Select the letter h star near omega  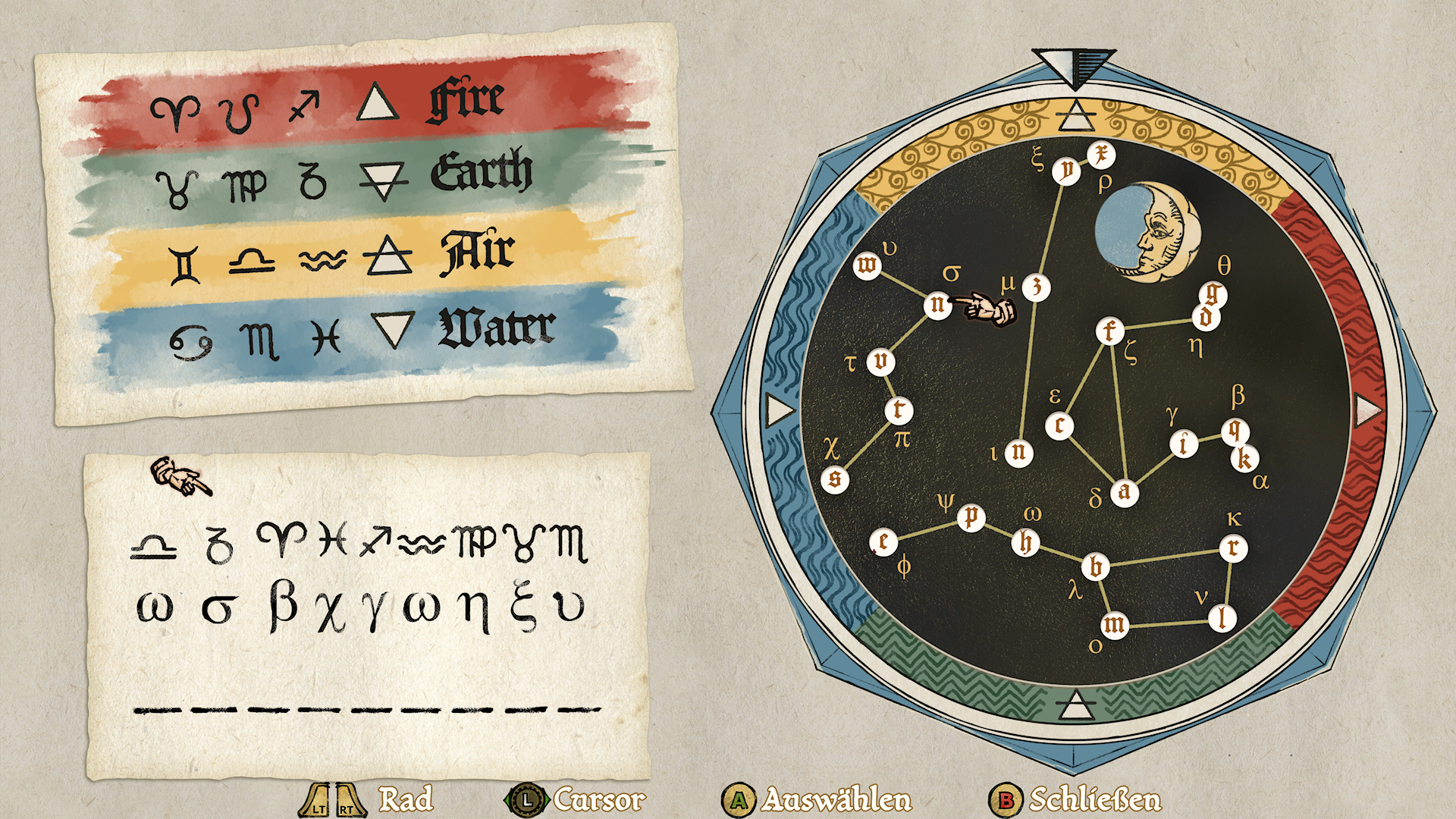(1026, 542)
